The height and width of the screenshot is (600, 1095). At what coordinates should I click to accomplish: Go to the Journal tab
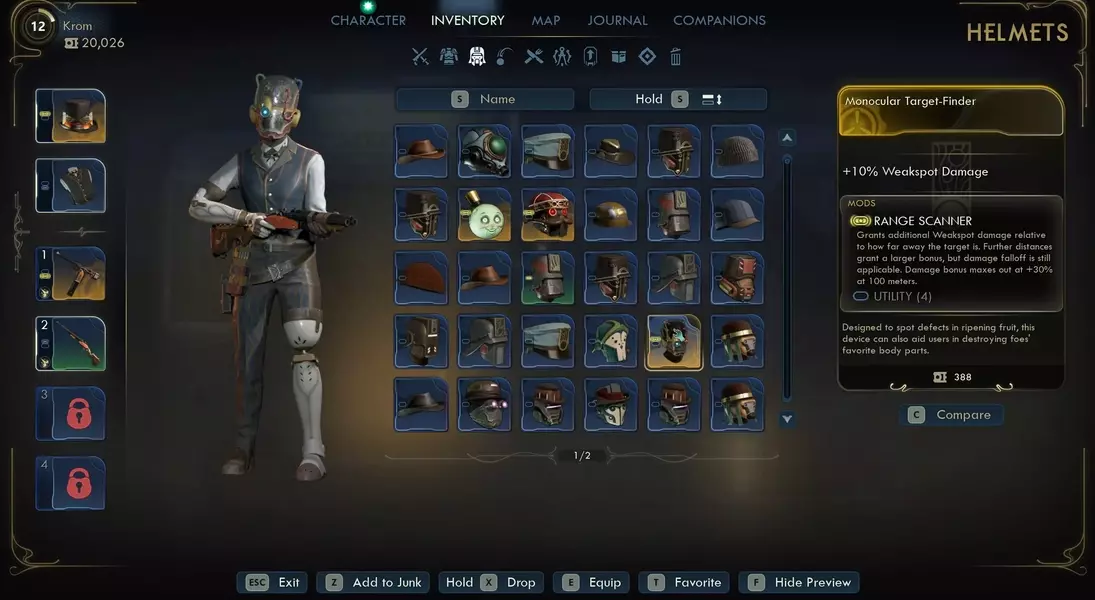[617, 20]
